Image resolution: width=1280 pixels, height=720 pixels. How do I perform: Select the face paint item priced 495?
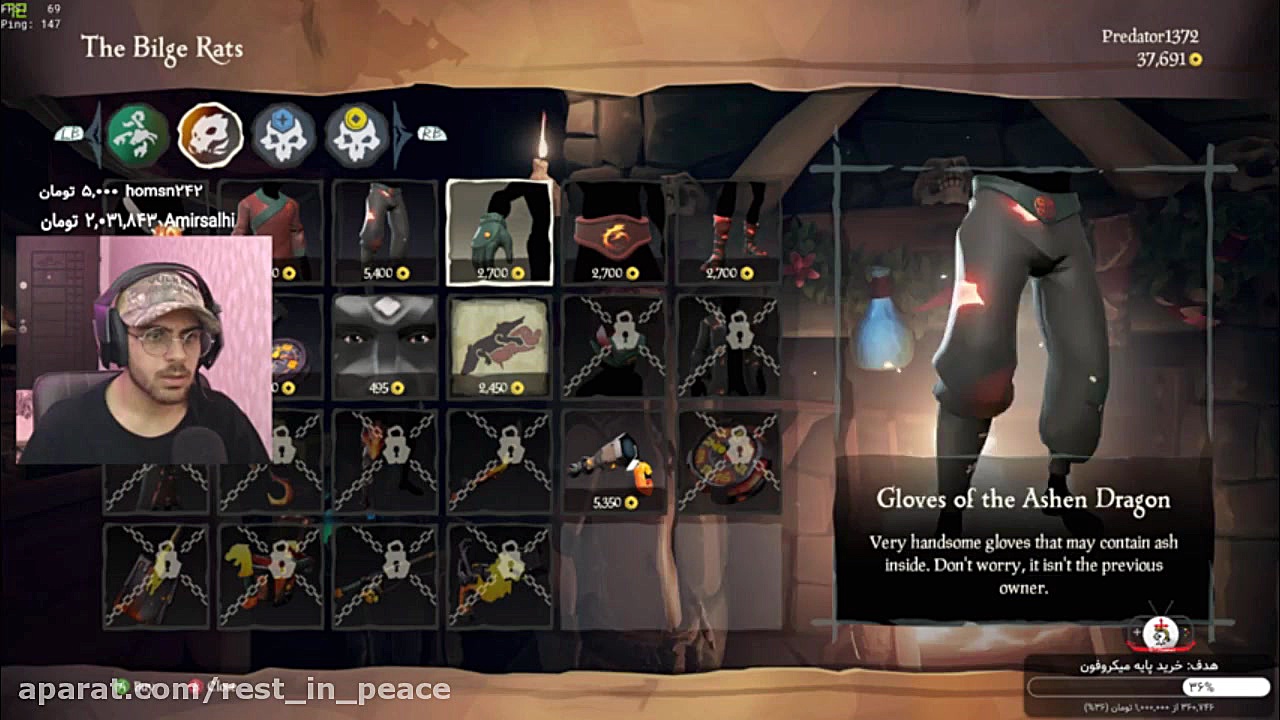[384, 345]
